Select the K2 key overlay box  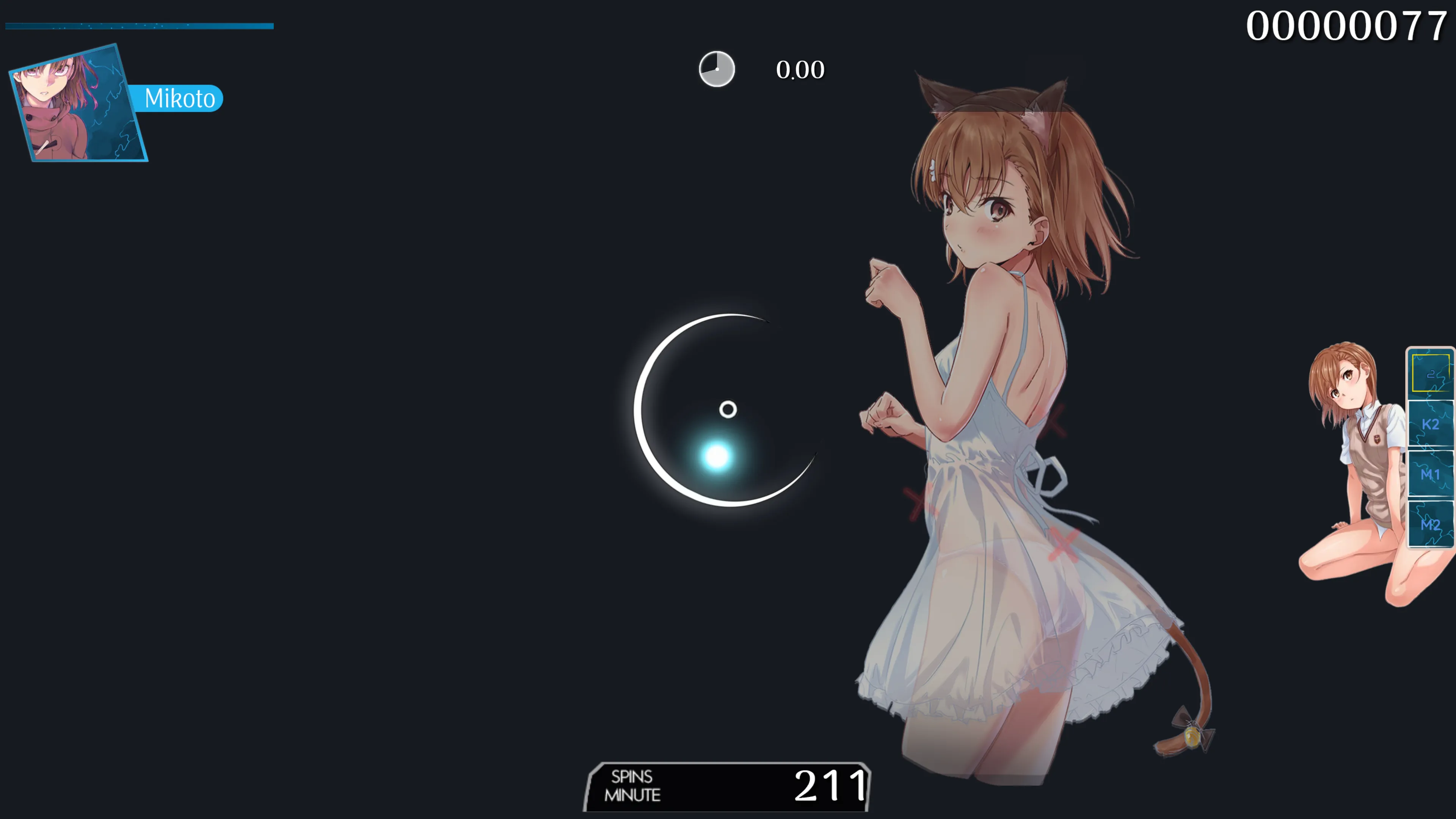pos(1430,425)
